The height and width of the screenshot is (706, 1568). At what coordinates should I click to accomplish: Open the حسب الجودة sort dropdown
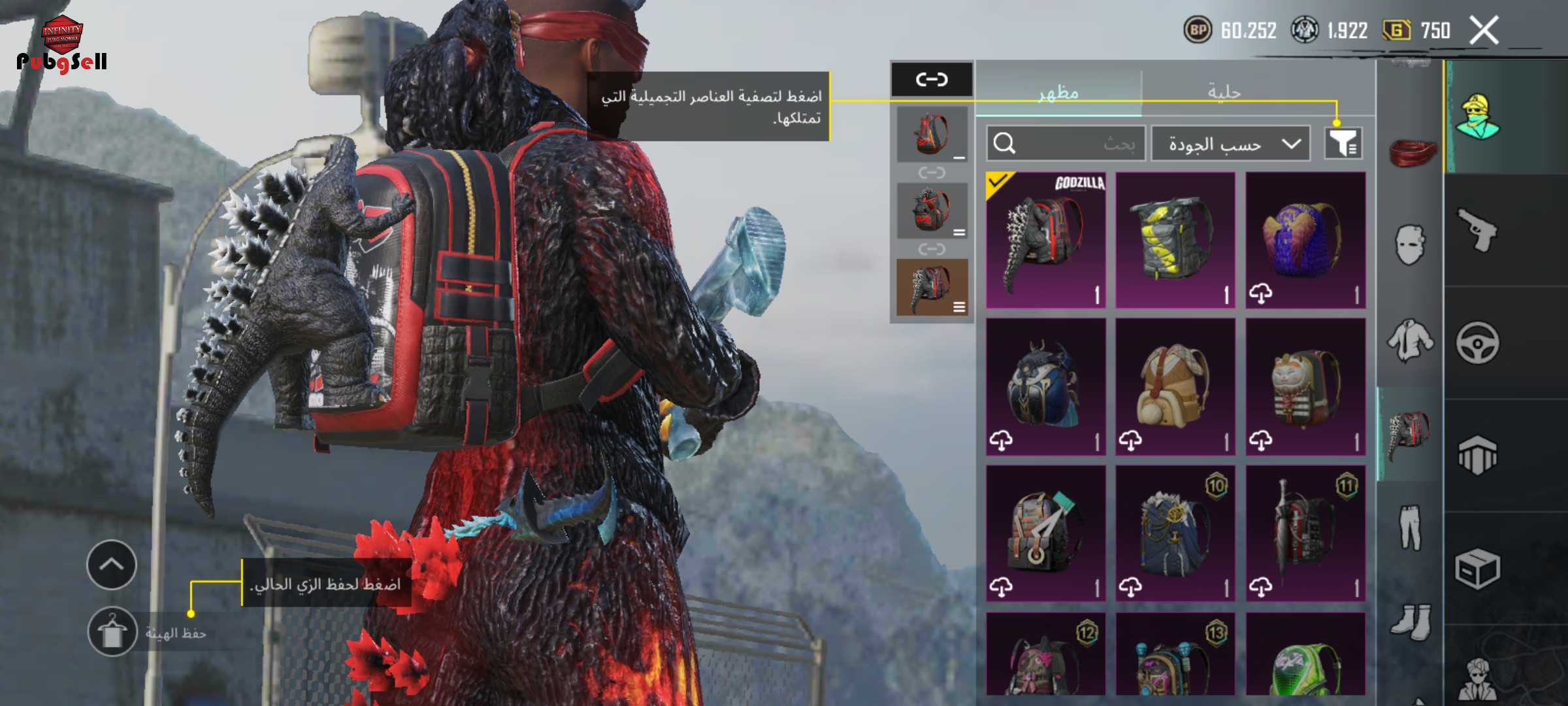(1230, 144)
